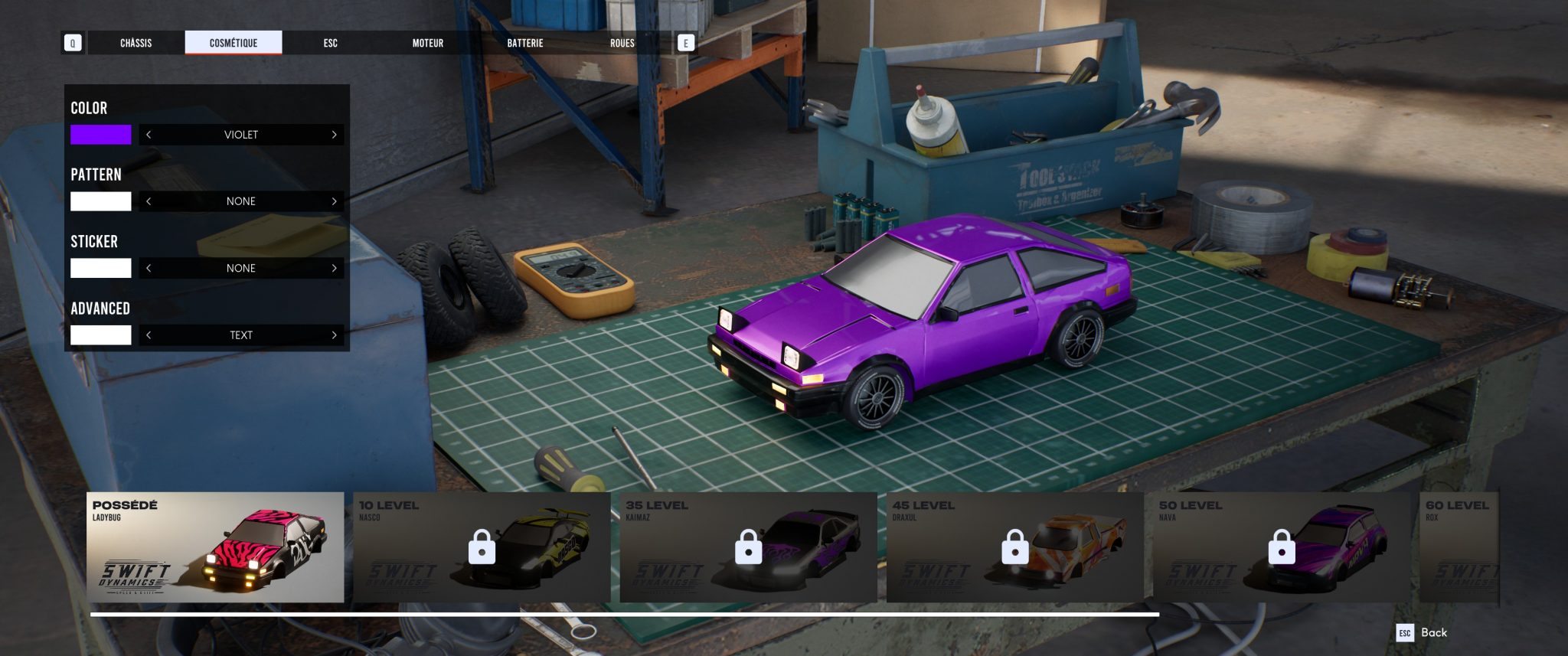
Task: Pick the locked Kaimaz level 35 body
Action: (x=748, y=547)
